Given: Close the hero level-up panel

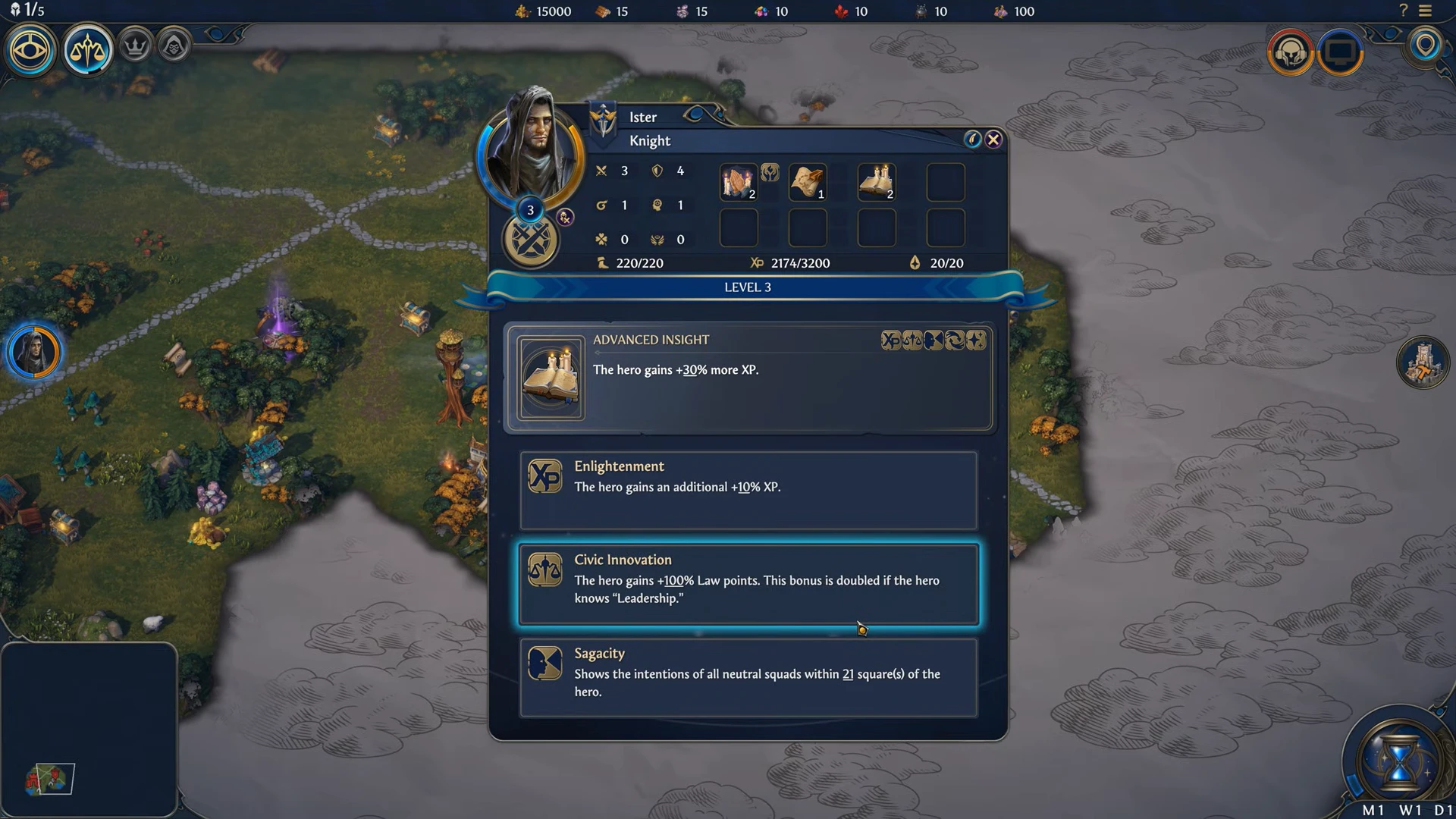Looking at the screenshot, I should (993, 140).
